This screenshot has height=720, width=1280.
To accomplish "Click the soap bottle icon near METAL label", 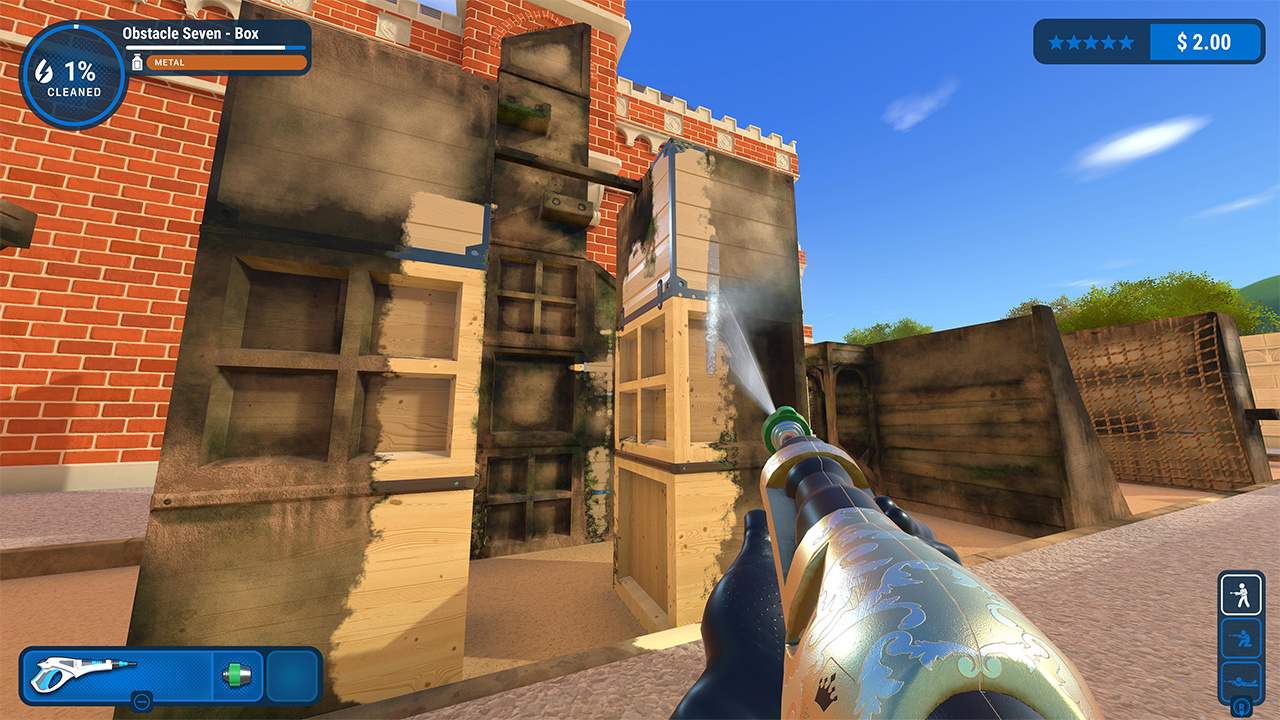I will [x=139, y=62].
